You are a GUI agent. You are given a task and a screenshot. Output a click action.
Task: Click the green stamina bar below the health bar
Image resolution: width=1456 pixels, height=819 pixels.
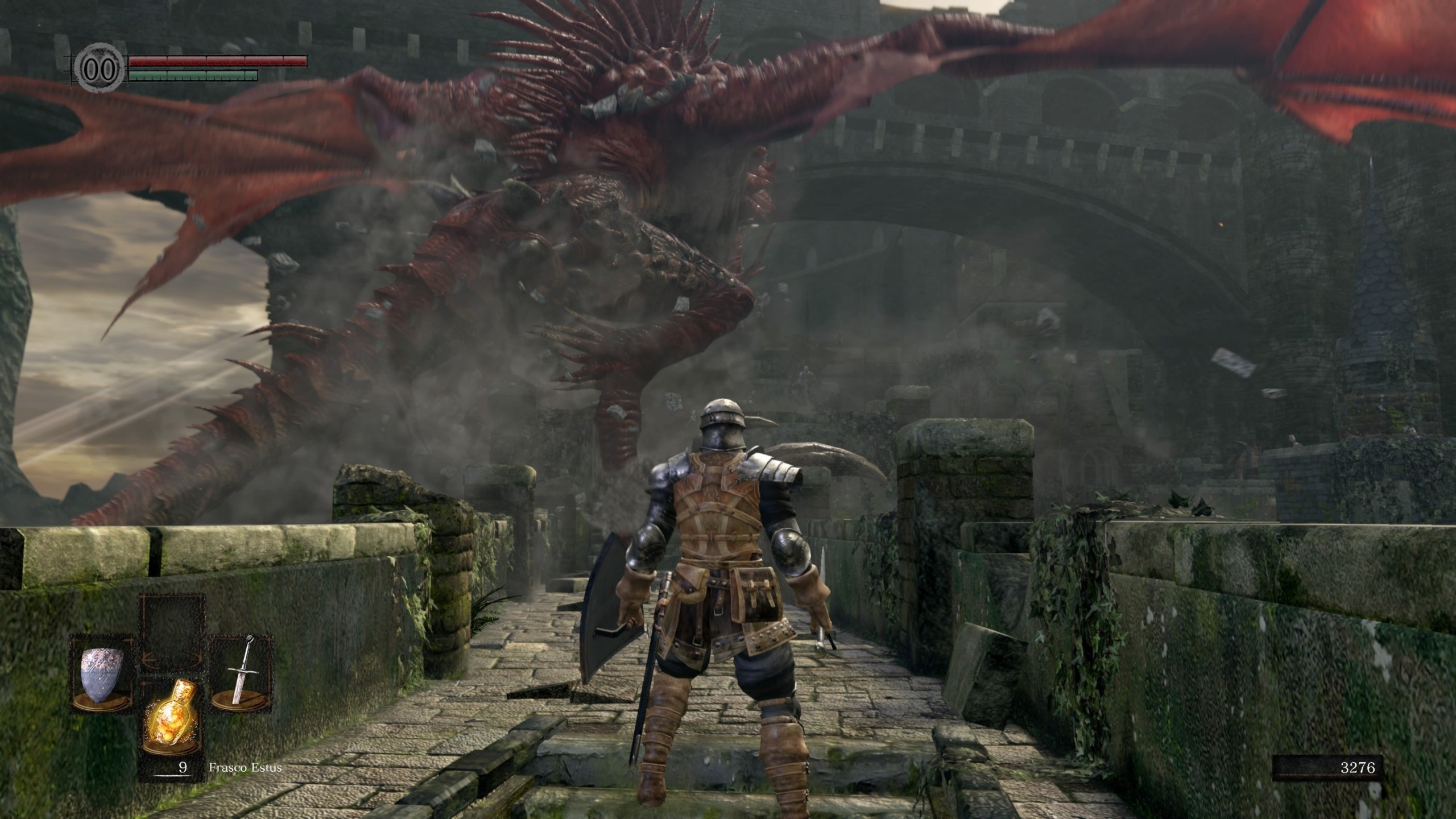tap(193, 75)
